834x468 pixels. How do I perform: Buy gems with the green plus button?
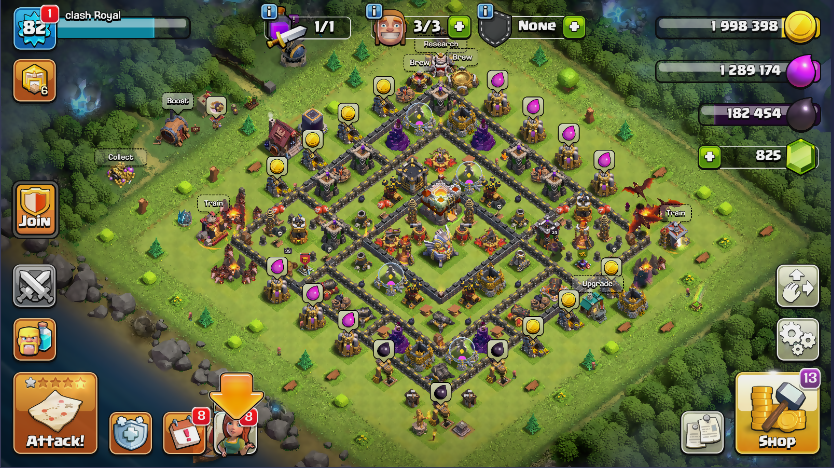pos(710,156)
